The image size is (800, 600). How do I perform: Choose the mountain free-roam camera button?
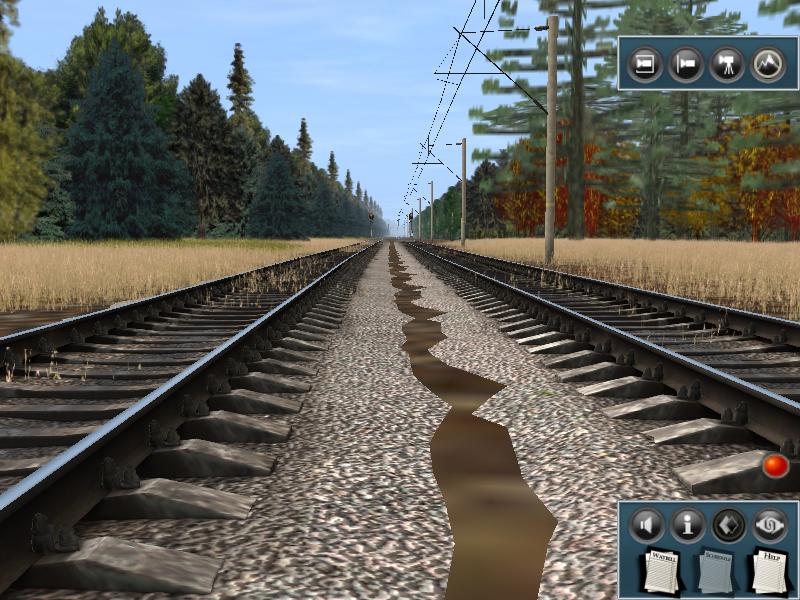click(769, 64)
